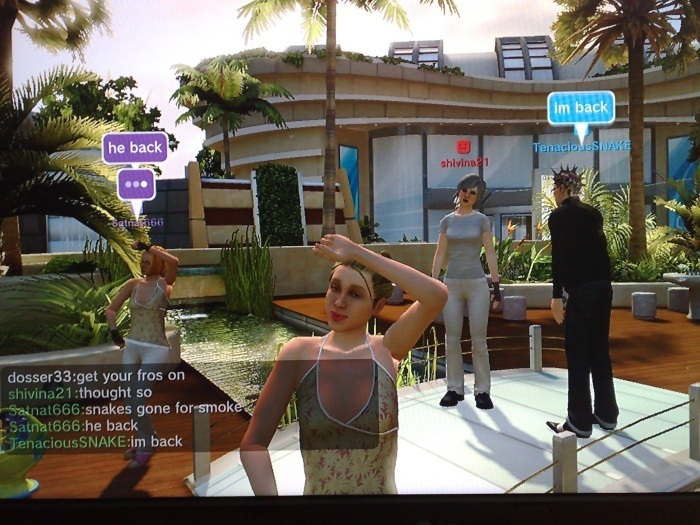Screen dimensions: 700x525
Task: Choose the TenaciousSNAKE name tag
Action: coord(581,146)
